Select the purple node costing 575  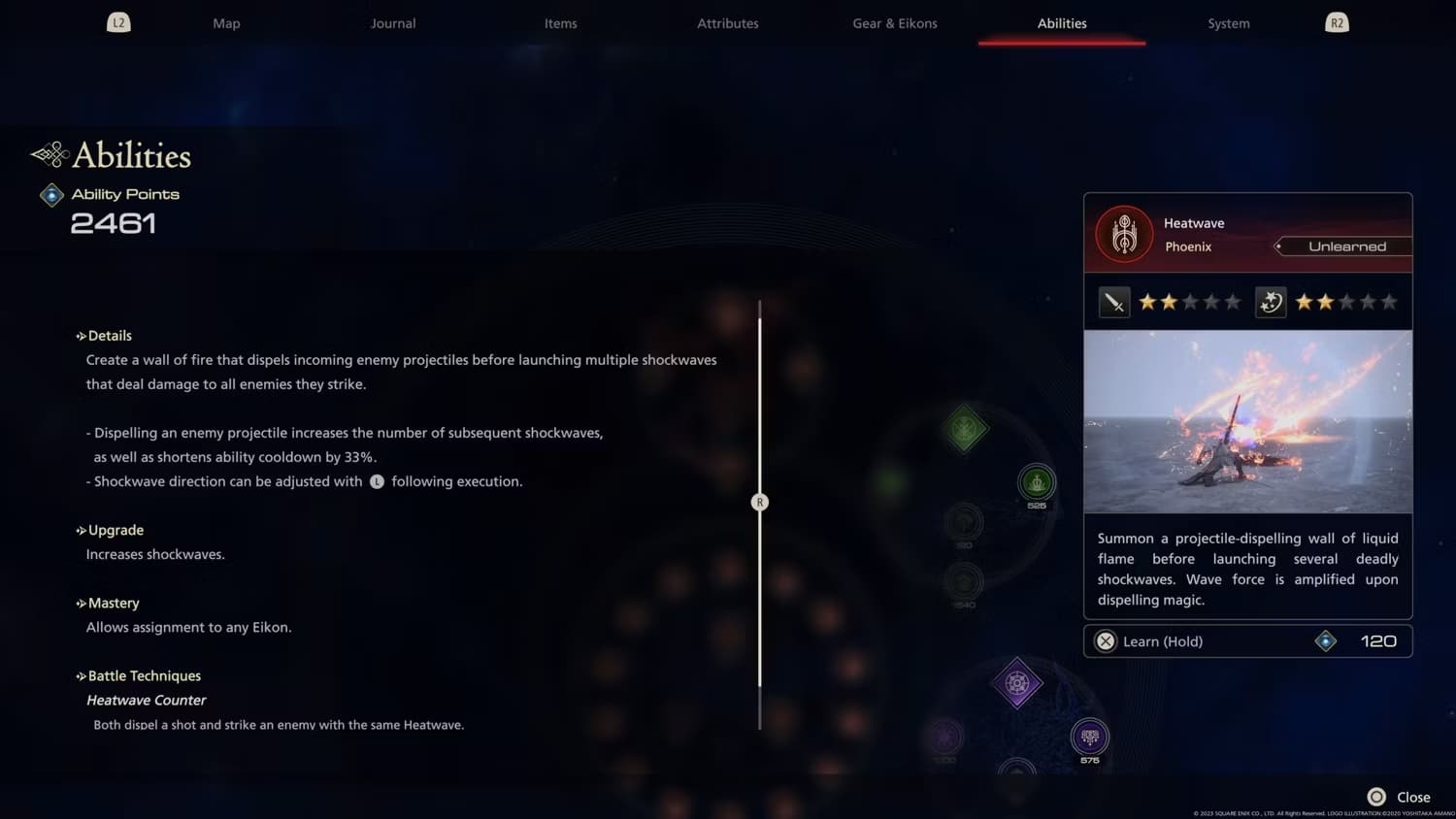(1089, 737)
